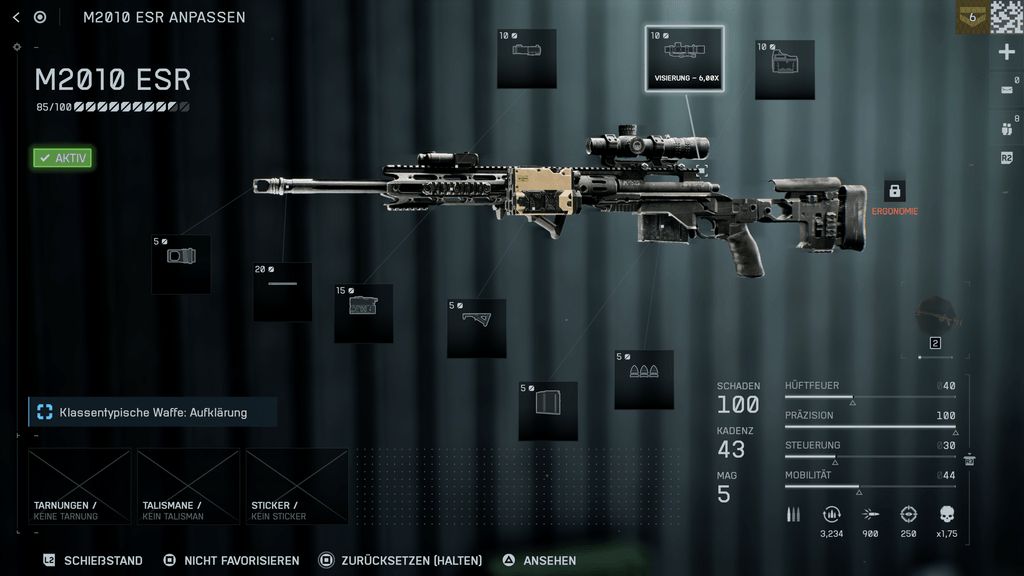1024x576 pixels.
Task: Open the Talismane charm slot
Action: click(x=188, y=486)
